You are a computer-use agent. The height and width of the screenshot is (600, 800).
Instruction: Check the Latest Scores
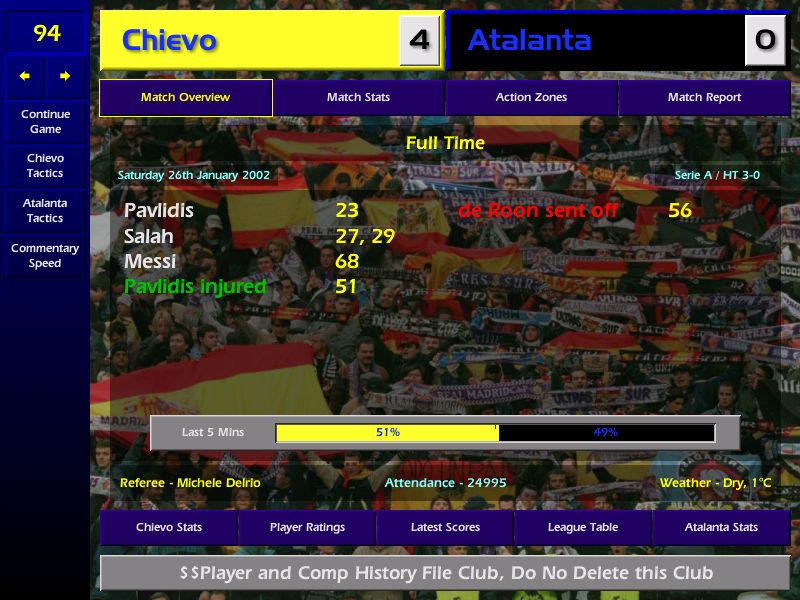click(x=445, y=527)
